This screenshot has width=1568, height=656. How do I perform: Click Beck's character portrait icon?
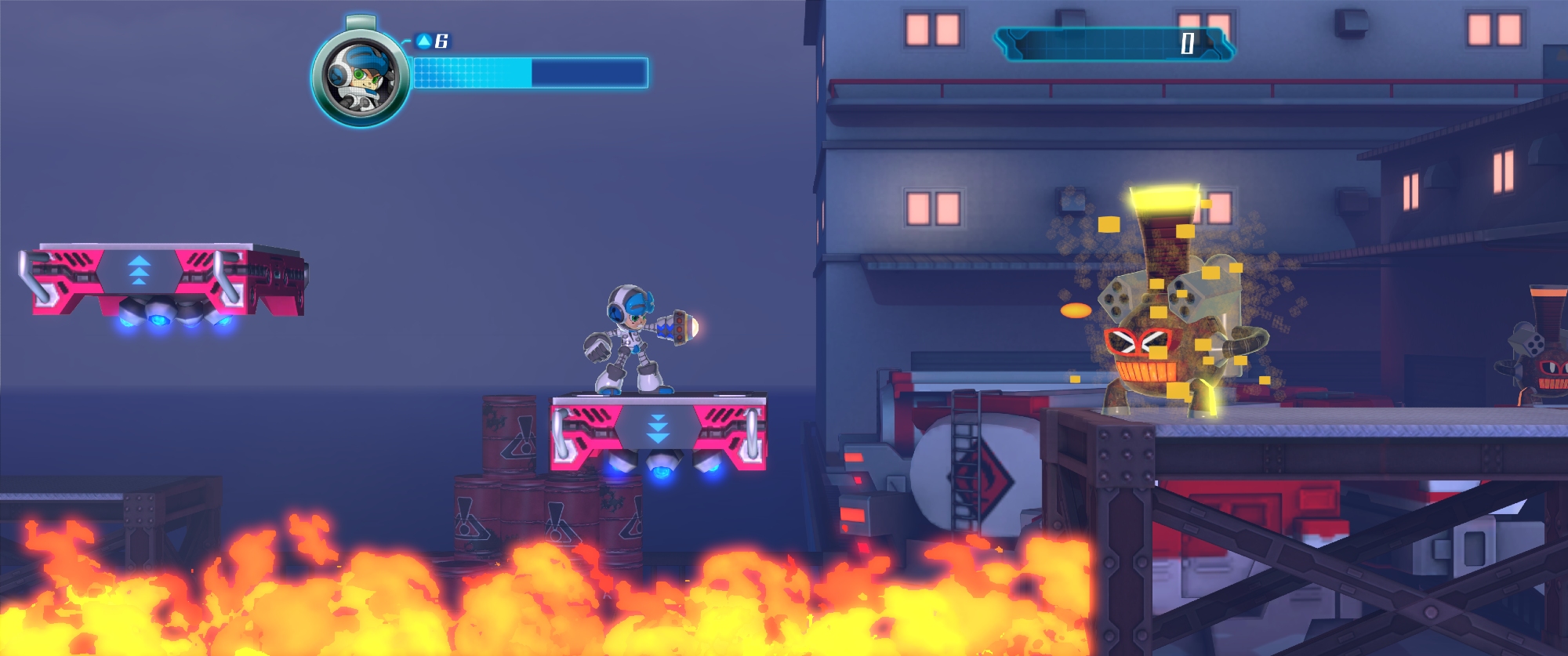coord(360,77)
